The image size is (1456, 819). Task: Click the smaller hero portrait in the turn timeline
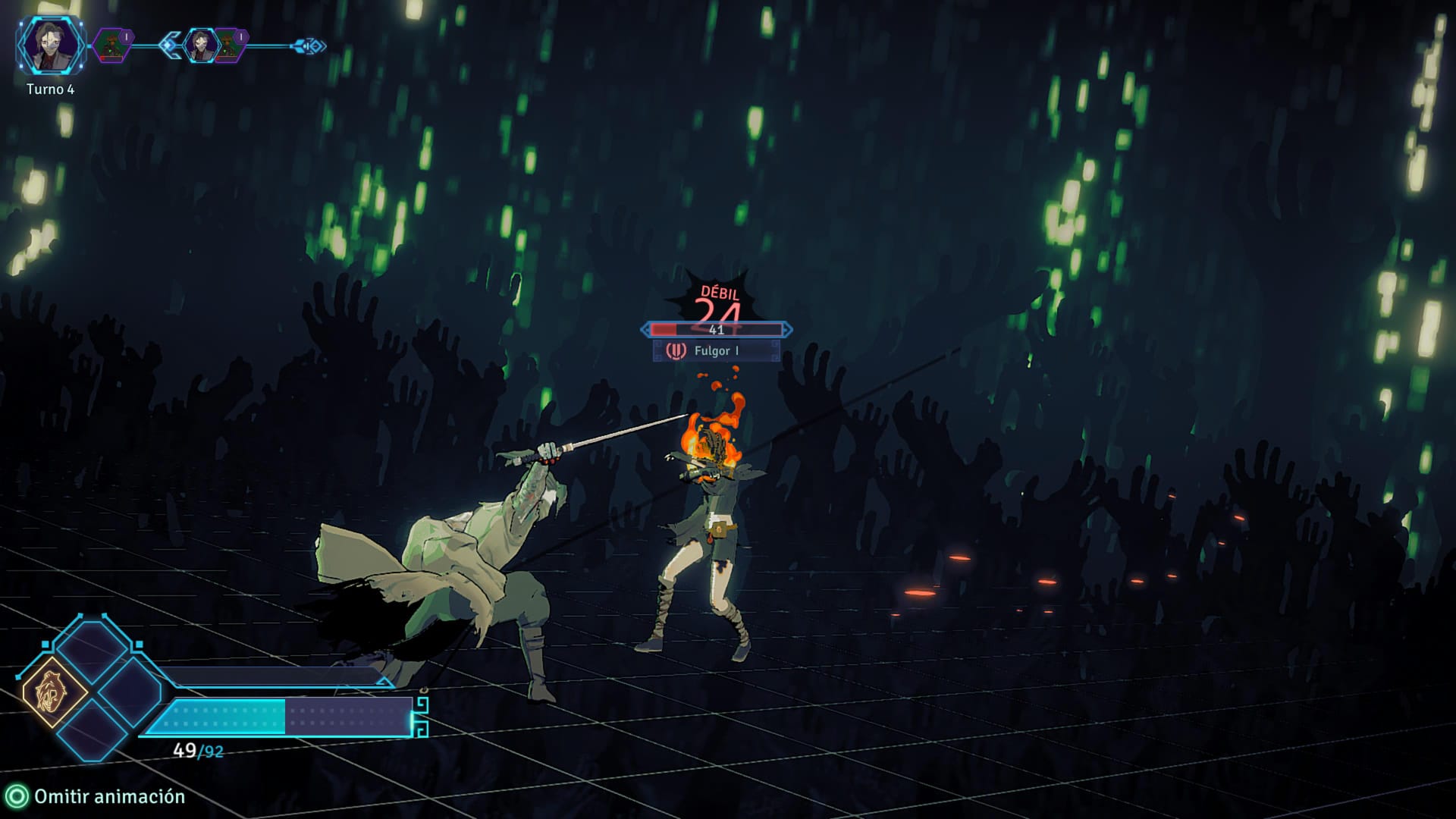[x=200, y=45]
